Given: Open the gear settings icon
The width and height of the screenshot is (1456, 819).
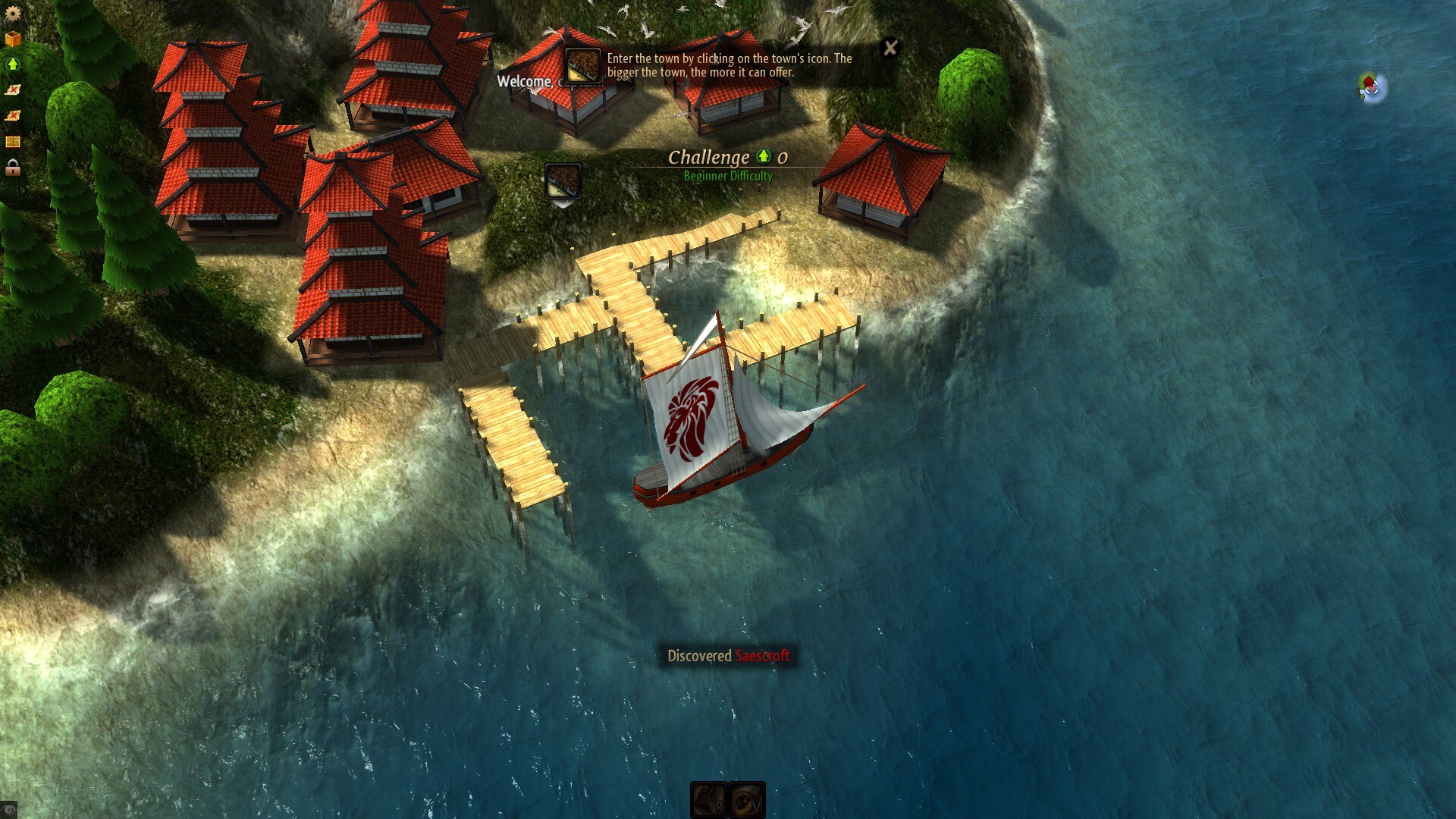Looking at the screenshot, I should pyautogui.click(x=12, y=14).
